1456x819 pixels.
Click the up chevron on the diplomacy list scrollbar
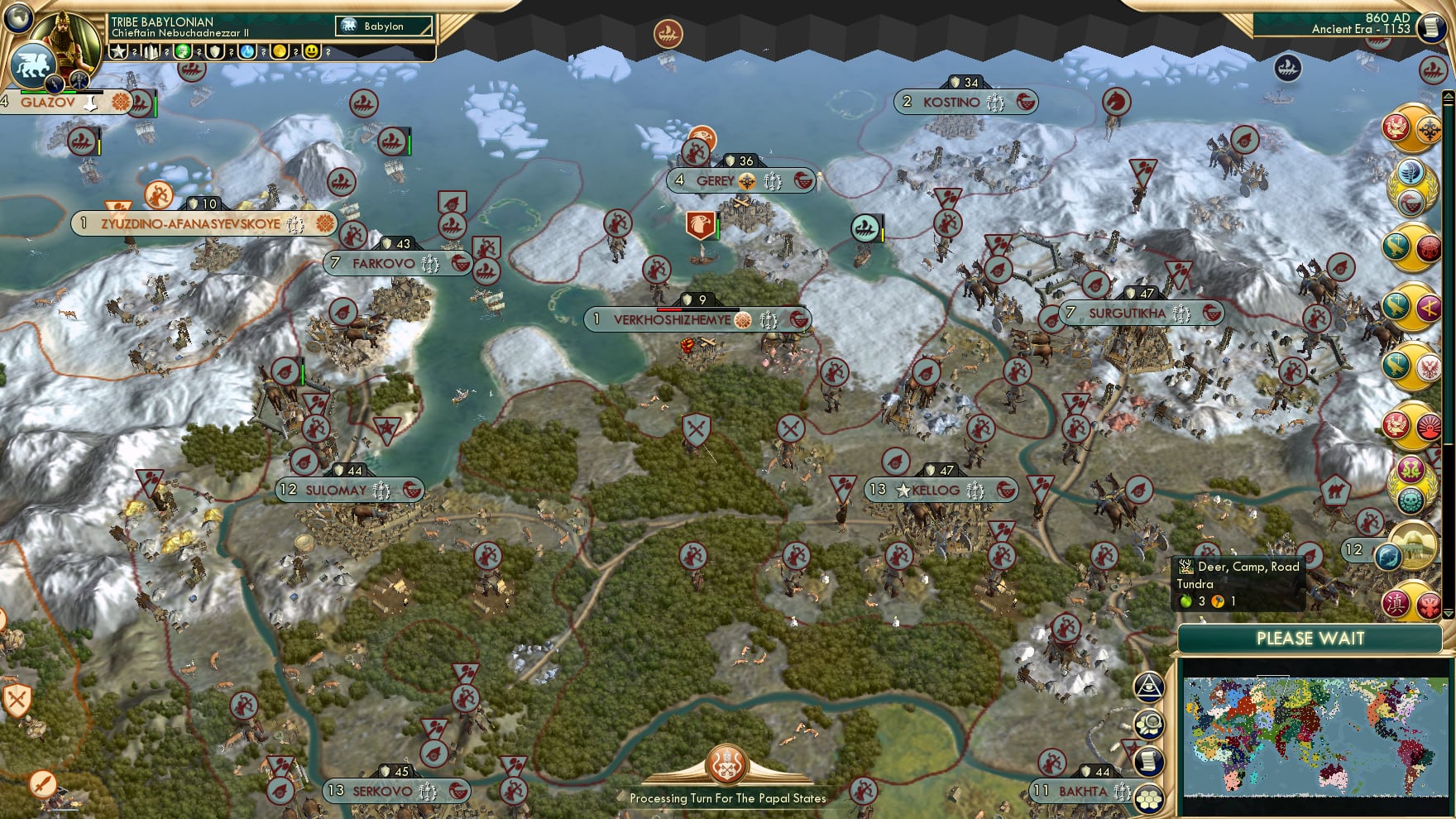click(1448, 93)
